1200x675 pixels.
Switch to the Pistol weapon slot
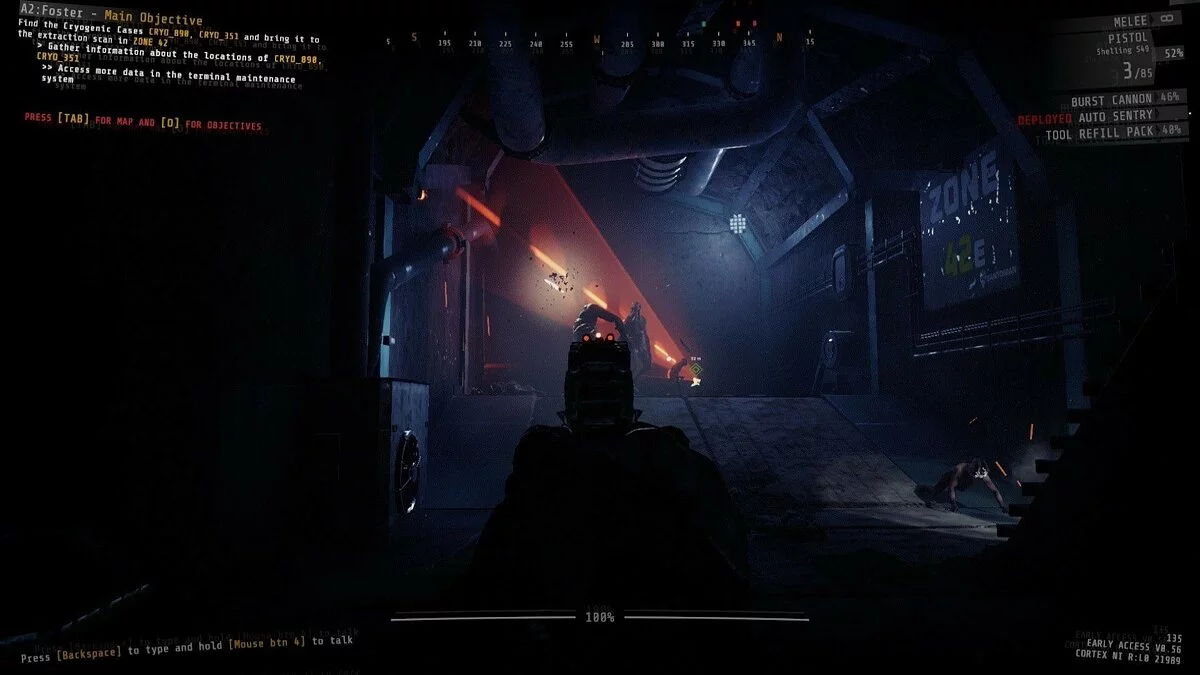(1130, 37)
